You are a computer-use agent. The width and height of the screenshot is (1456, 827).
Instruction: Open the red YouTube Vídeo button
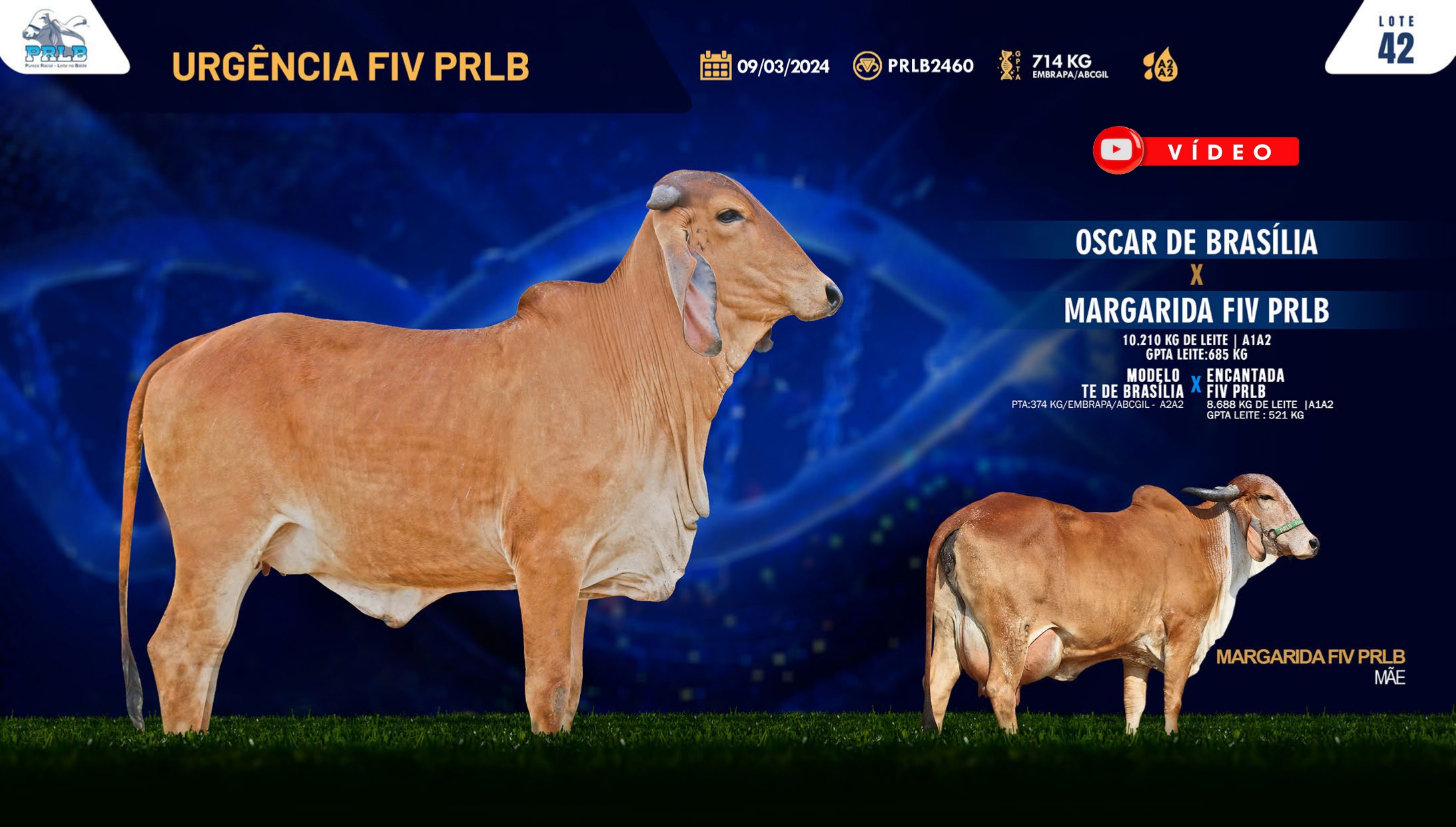1196,151
